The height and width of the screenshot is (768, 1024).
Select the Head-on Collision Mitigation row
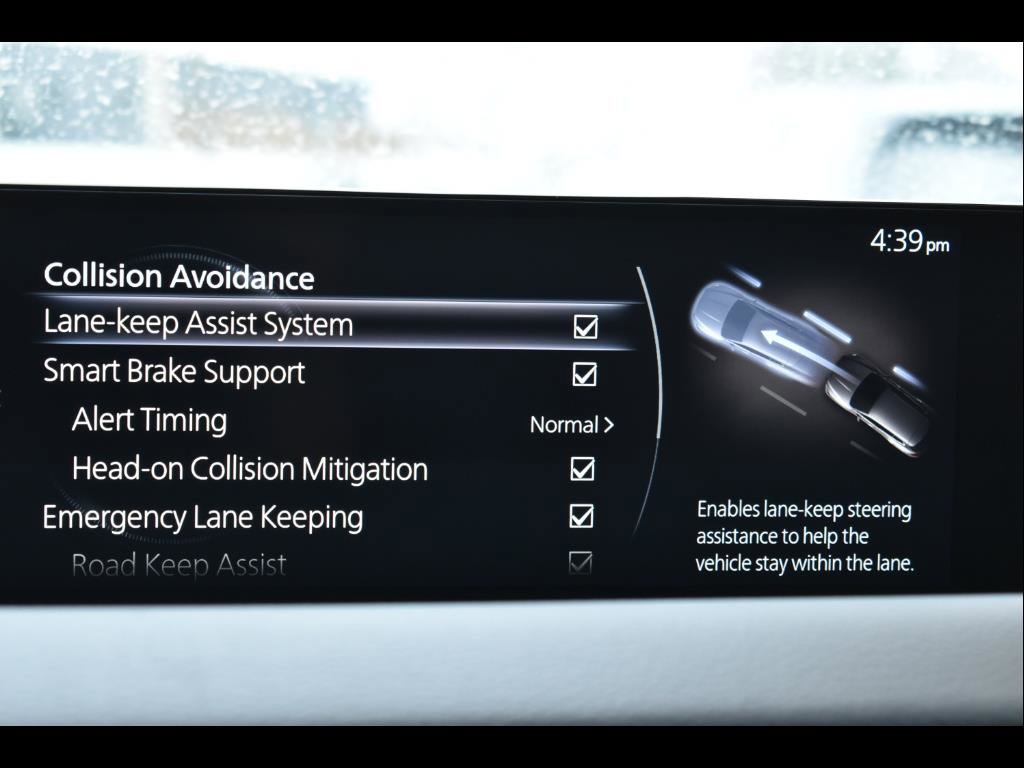[249, 469]
